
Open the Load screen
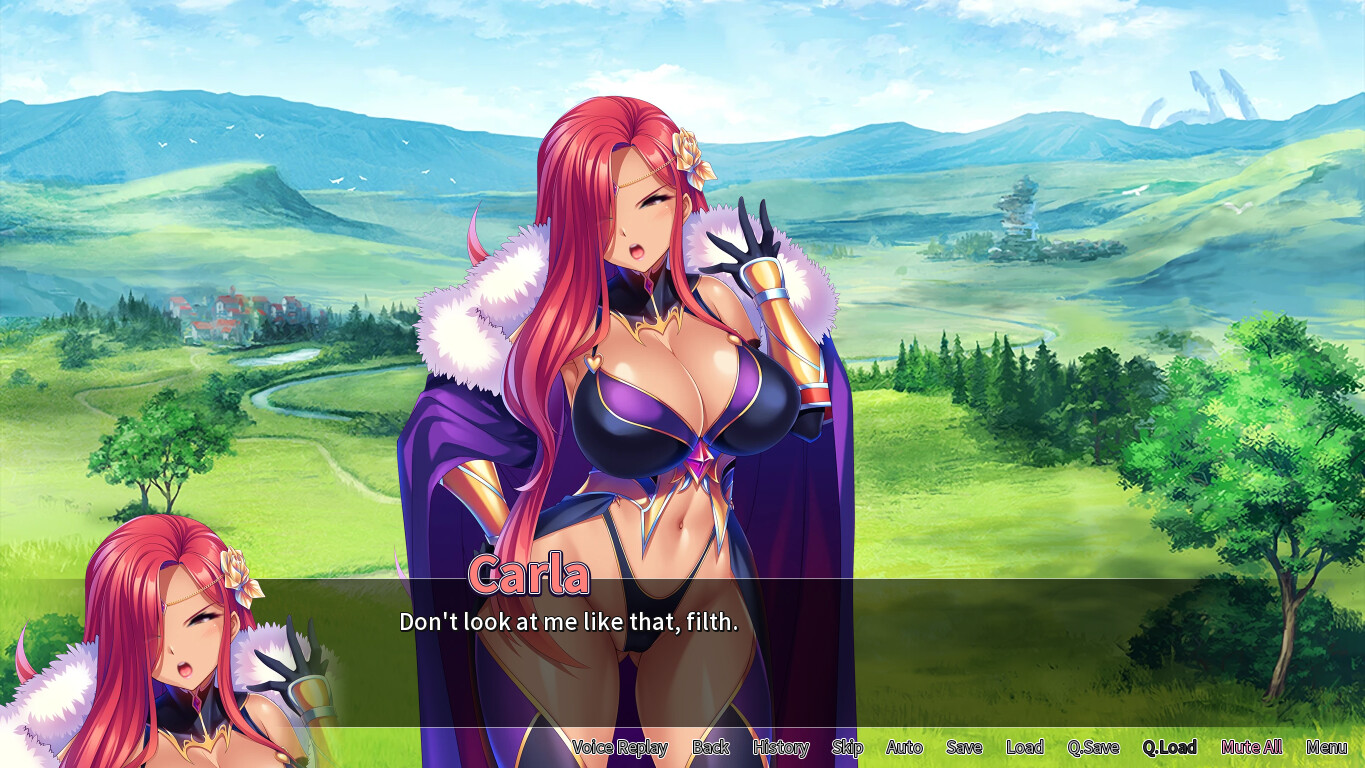point(1025,747)
